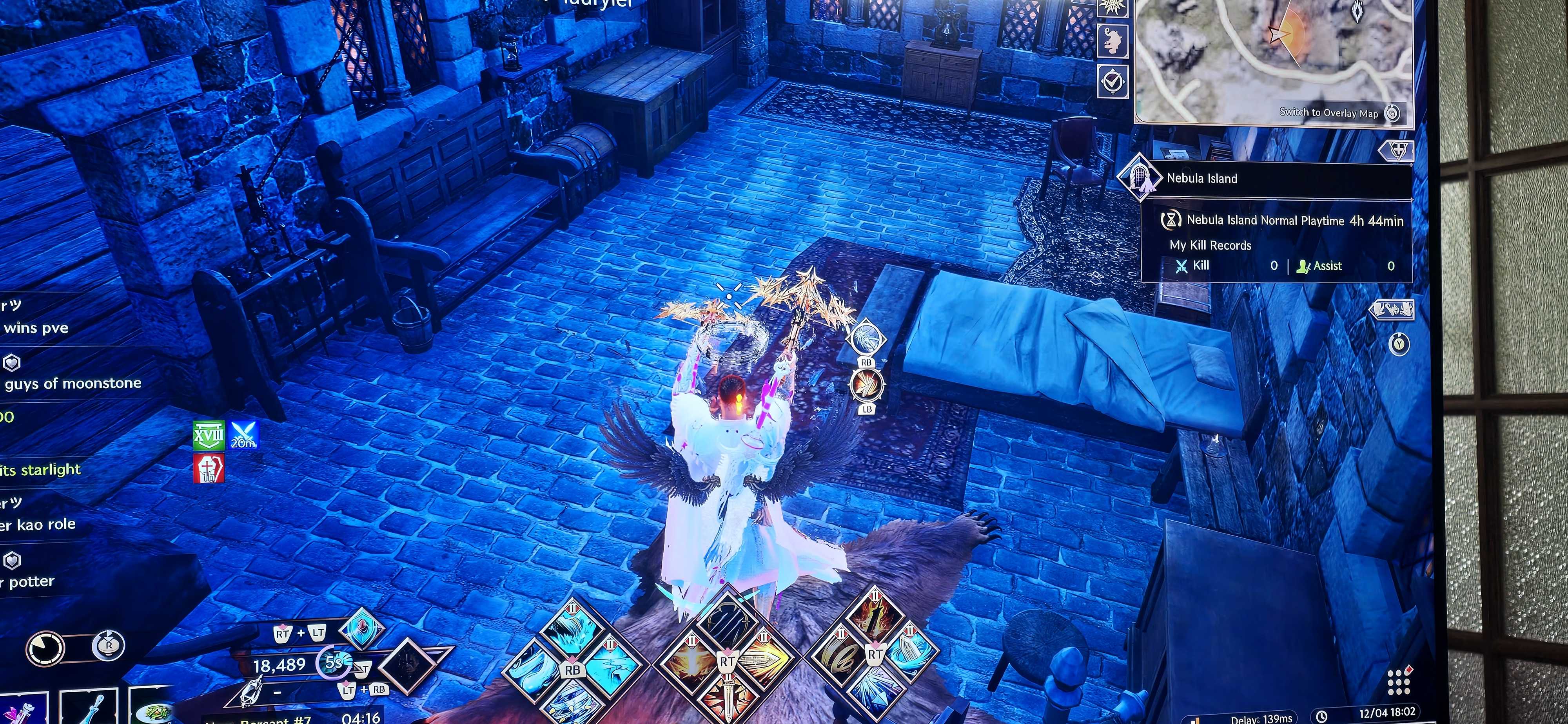Click the XVIII green buff icon
Viewport: 1568px width, 724px height.
tap(208, 436)
